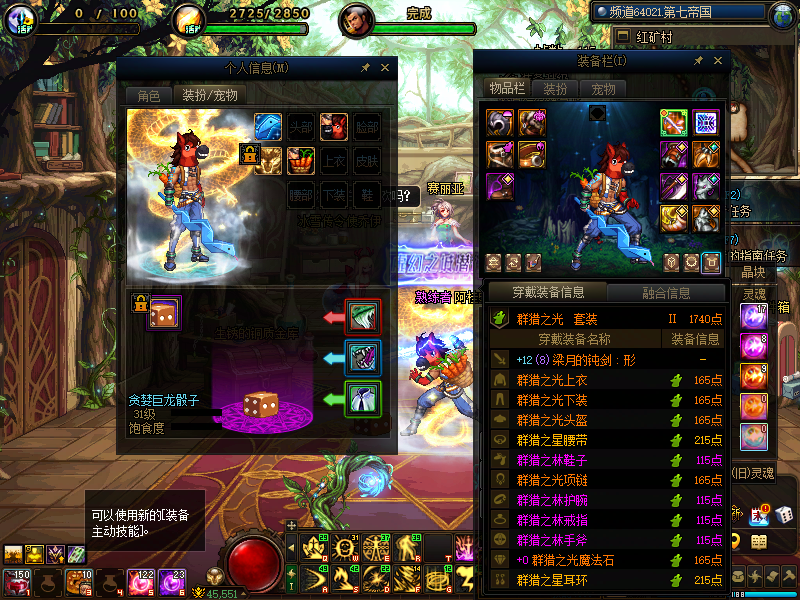Use the red potion with count 150

tap(16, 583)
